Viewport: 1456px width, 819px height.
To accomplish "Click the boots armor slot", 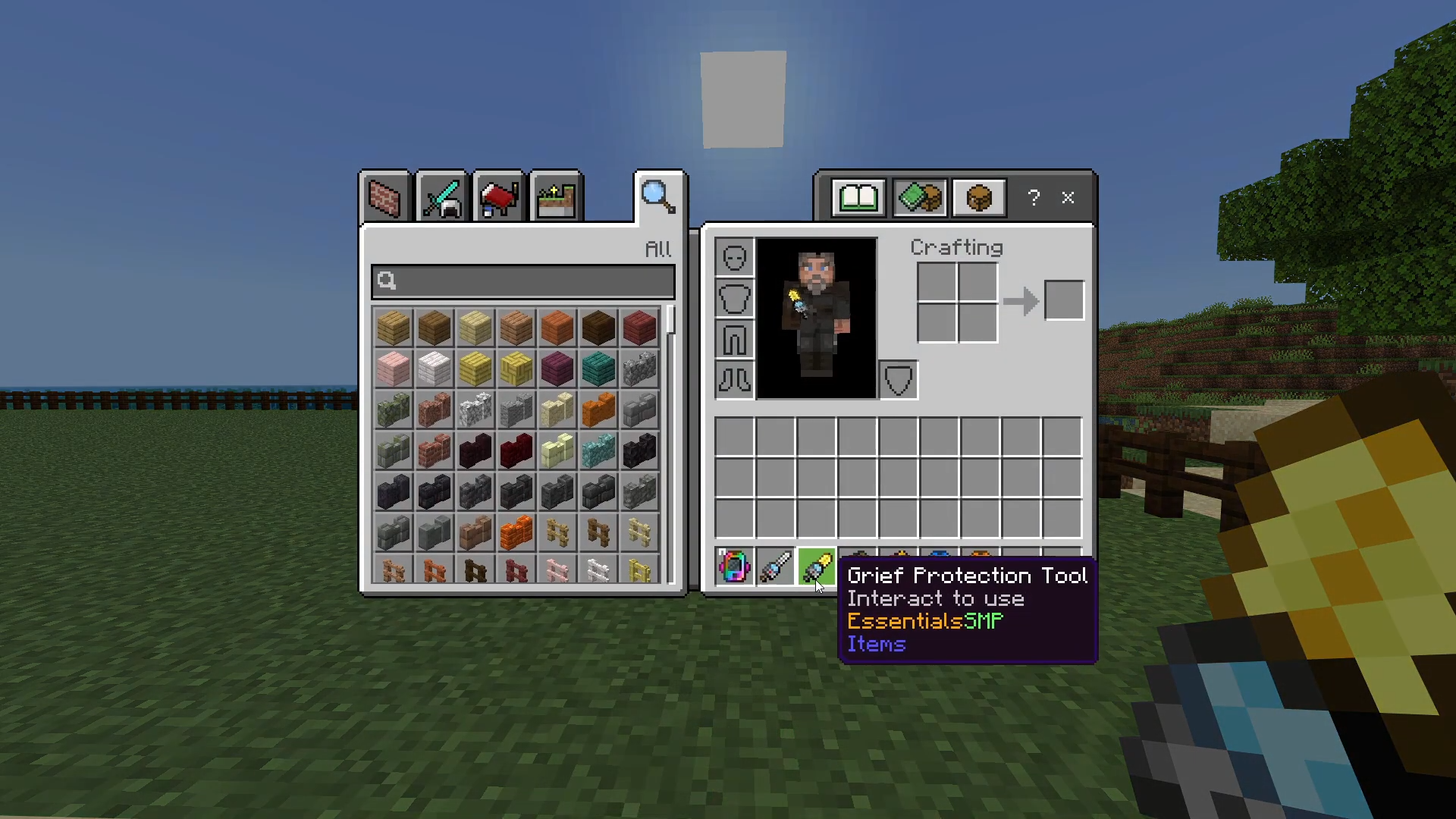I will coord(733,381).
